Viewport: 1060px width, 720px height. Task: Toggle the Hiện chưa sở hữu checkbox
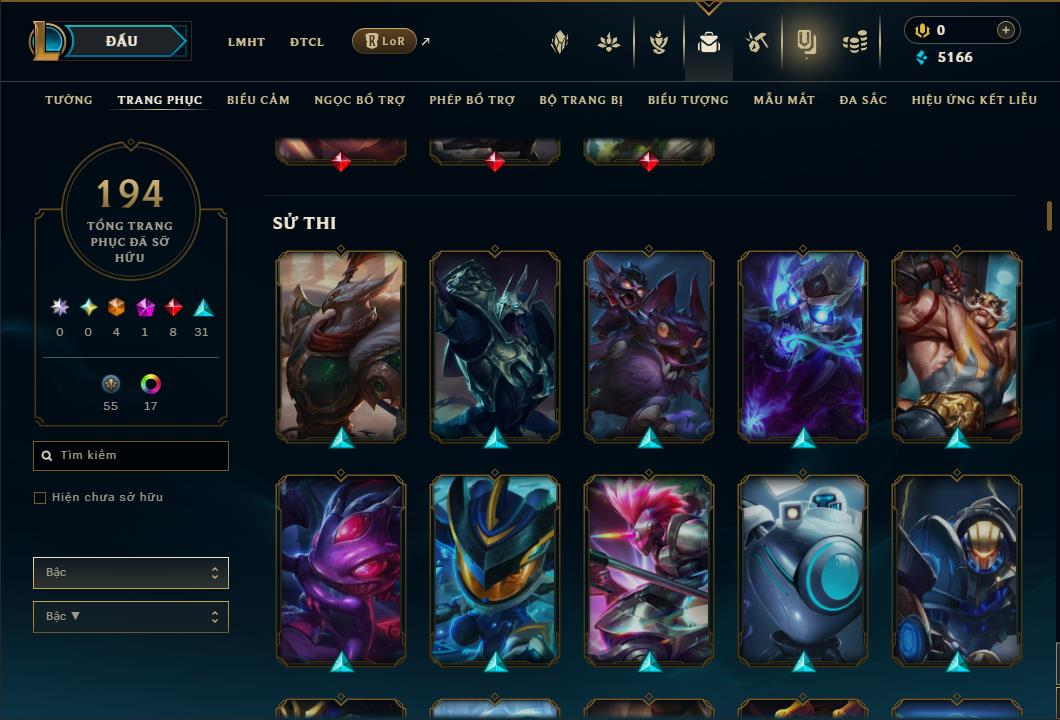(40, 498)
